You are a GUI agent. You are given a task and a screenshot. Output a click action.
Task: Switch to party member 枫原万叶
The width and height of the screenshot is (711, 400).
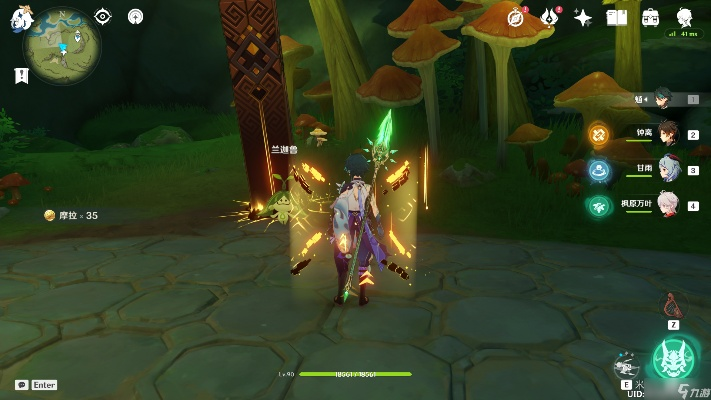pyautogui.click(x=668, y=205)
